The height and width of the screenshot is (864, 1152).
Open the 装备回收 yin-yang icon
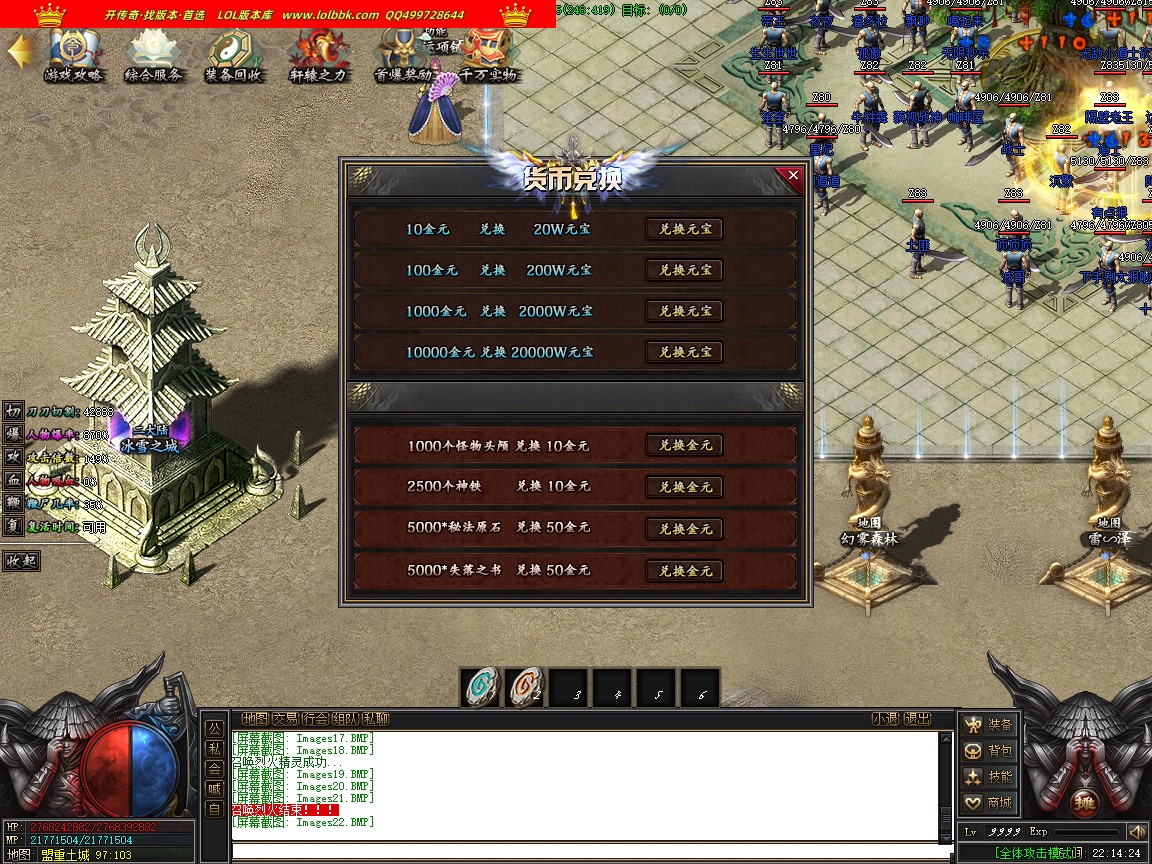coord(234,55)
